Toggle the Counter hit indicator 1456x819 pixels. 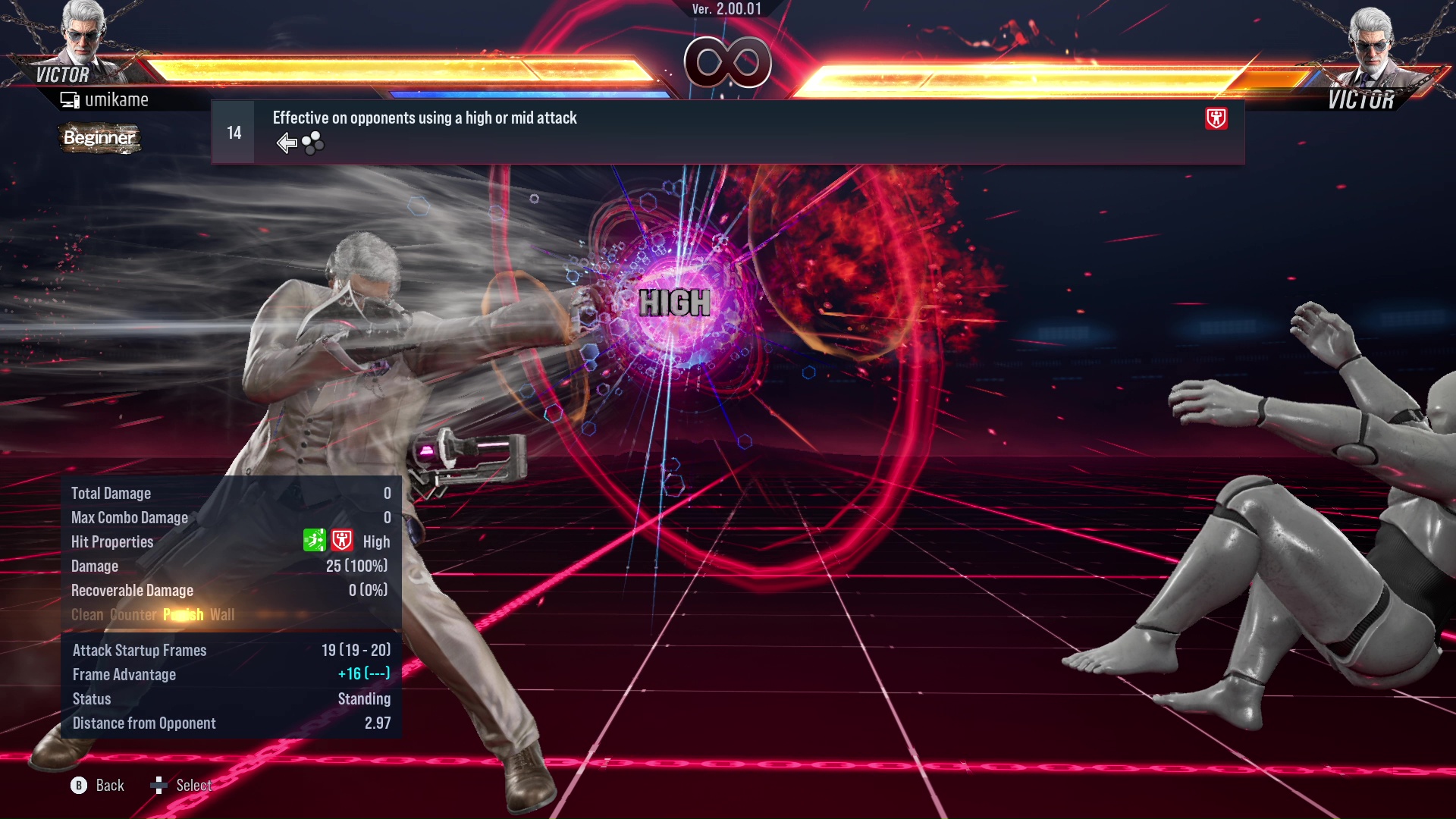point(133,615)
